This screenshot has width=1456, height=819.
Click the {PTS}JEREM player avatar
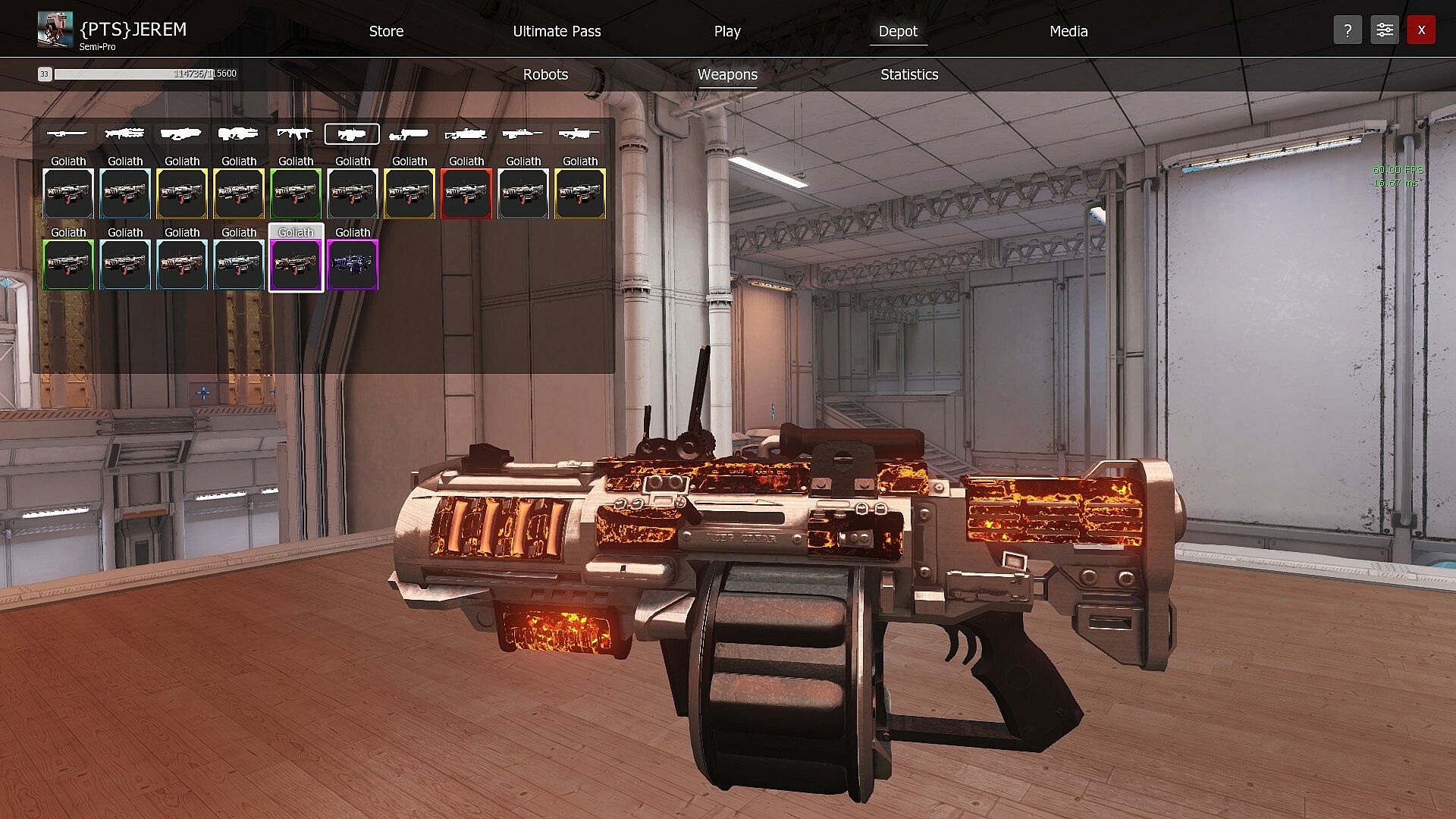55,30
